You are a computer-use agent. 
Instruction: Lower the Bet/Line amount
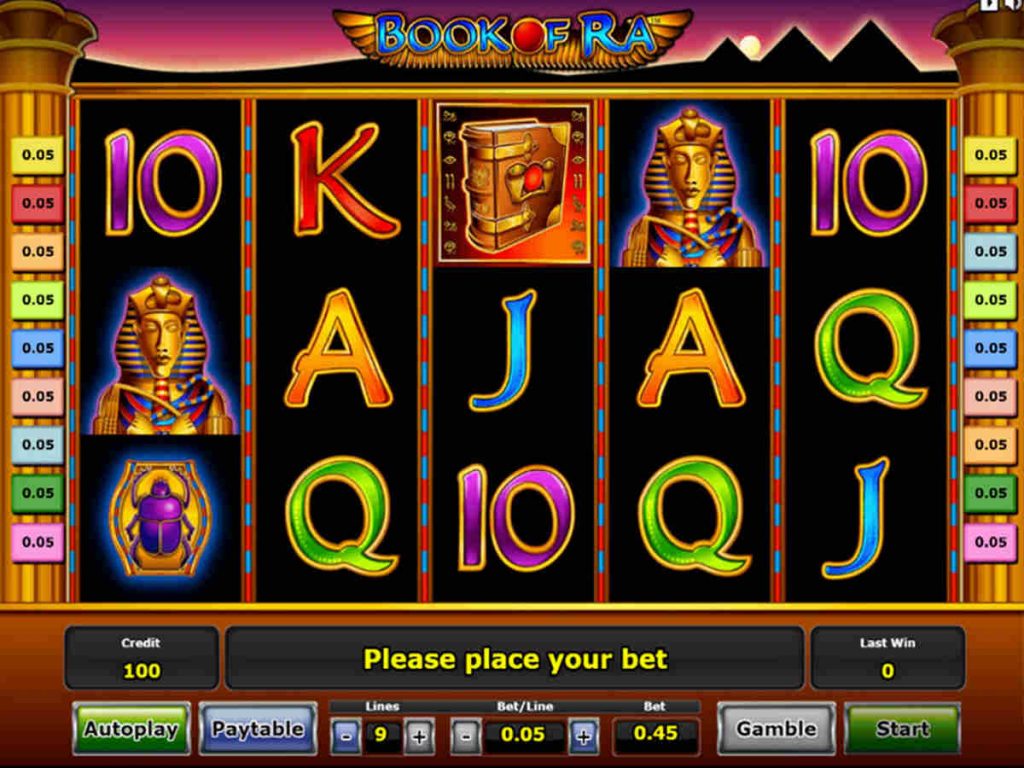click(x=465, y=738)
